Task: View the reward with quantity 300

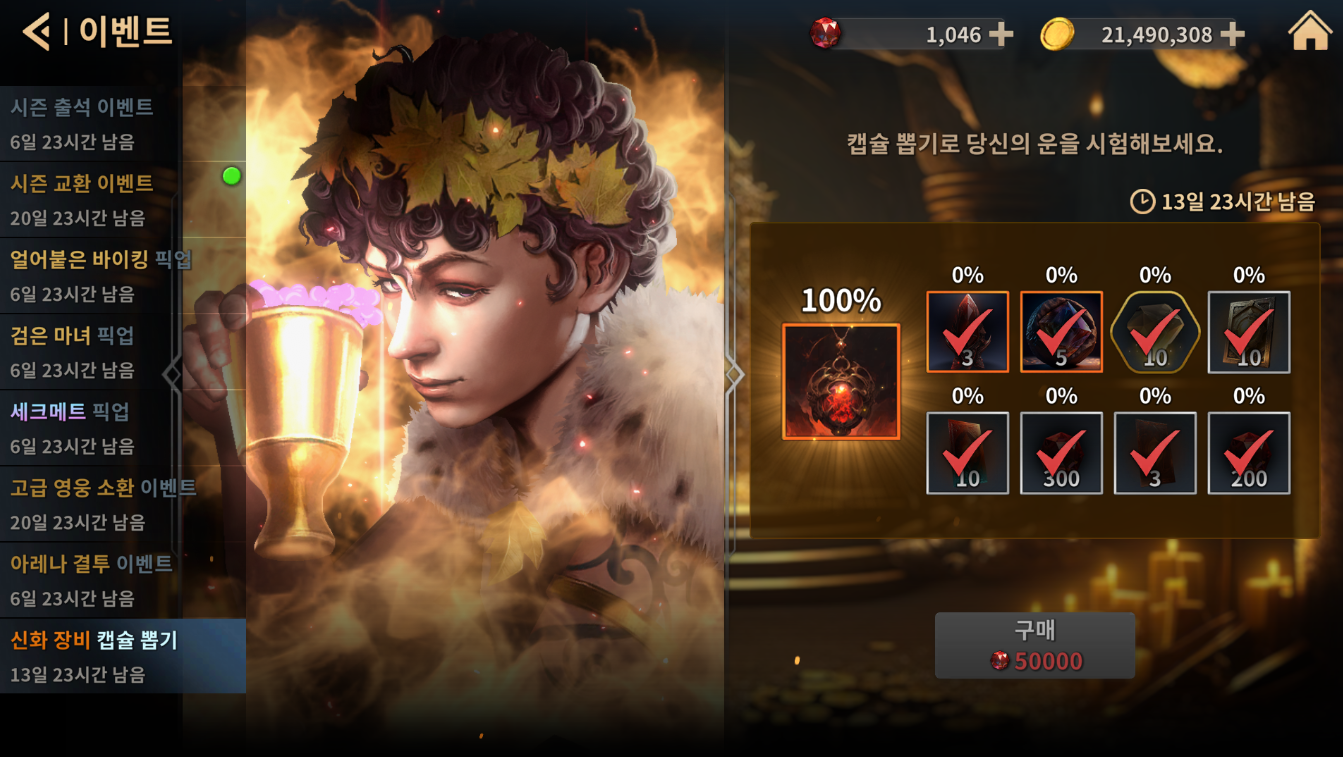Action: tap(1061, 453)
